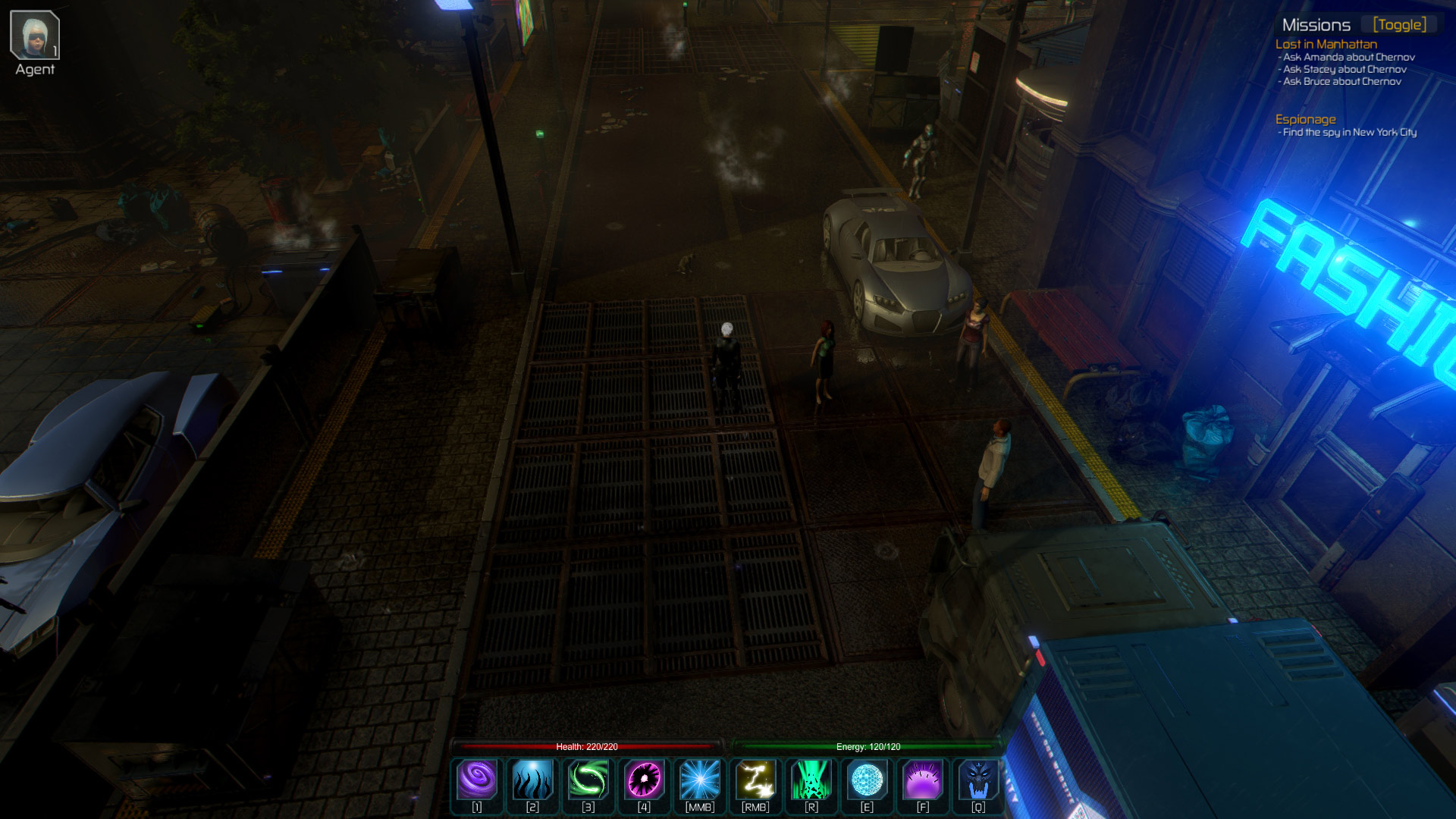Activate the cyan hexagon shield sphere
Image resolution: width=1456 pixels, height=819 pixels.
867,780
